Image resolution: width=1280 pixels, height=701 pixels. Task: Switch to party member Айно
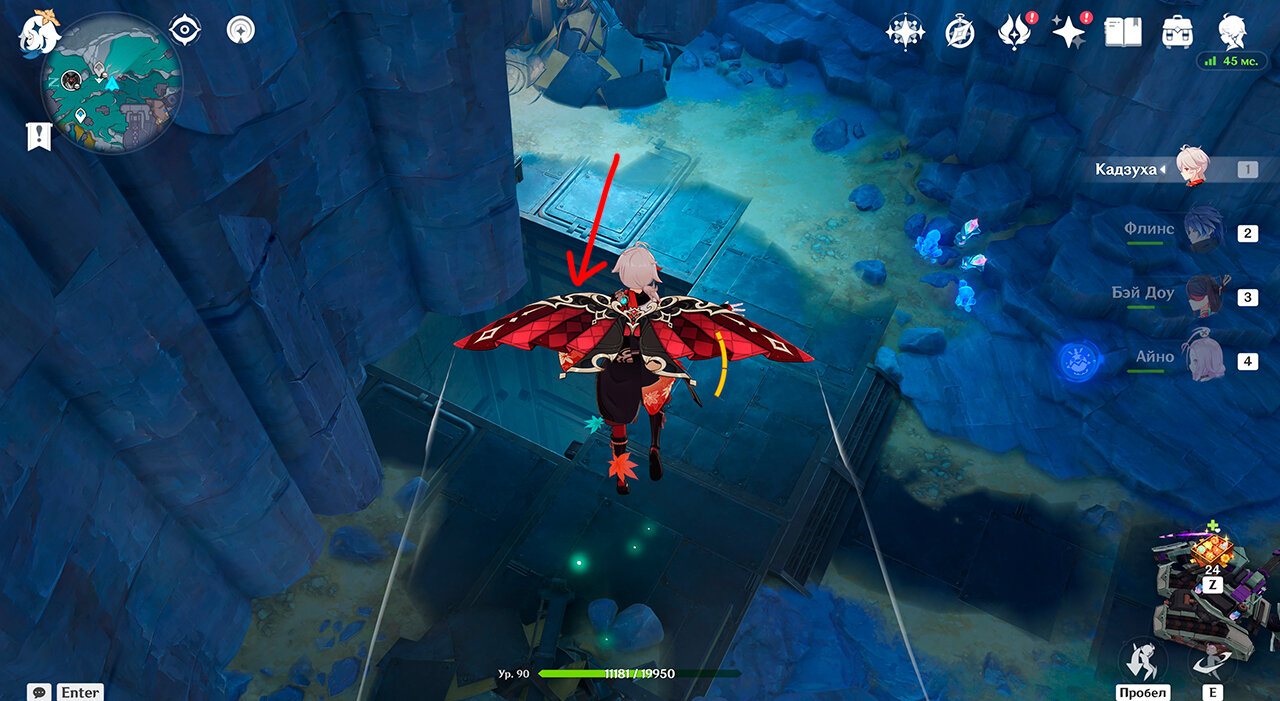(x=1204, y=359)
